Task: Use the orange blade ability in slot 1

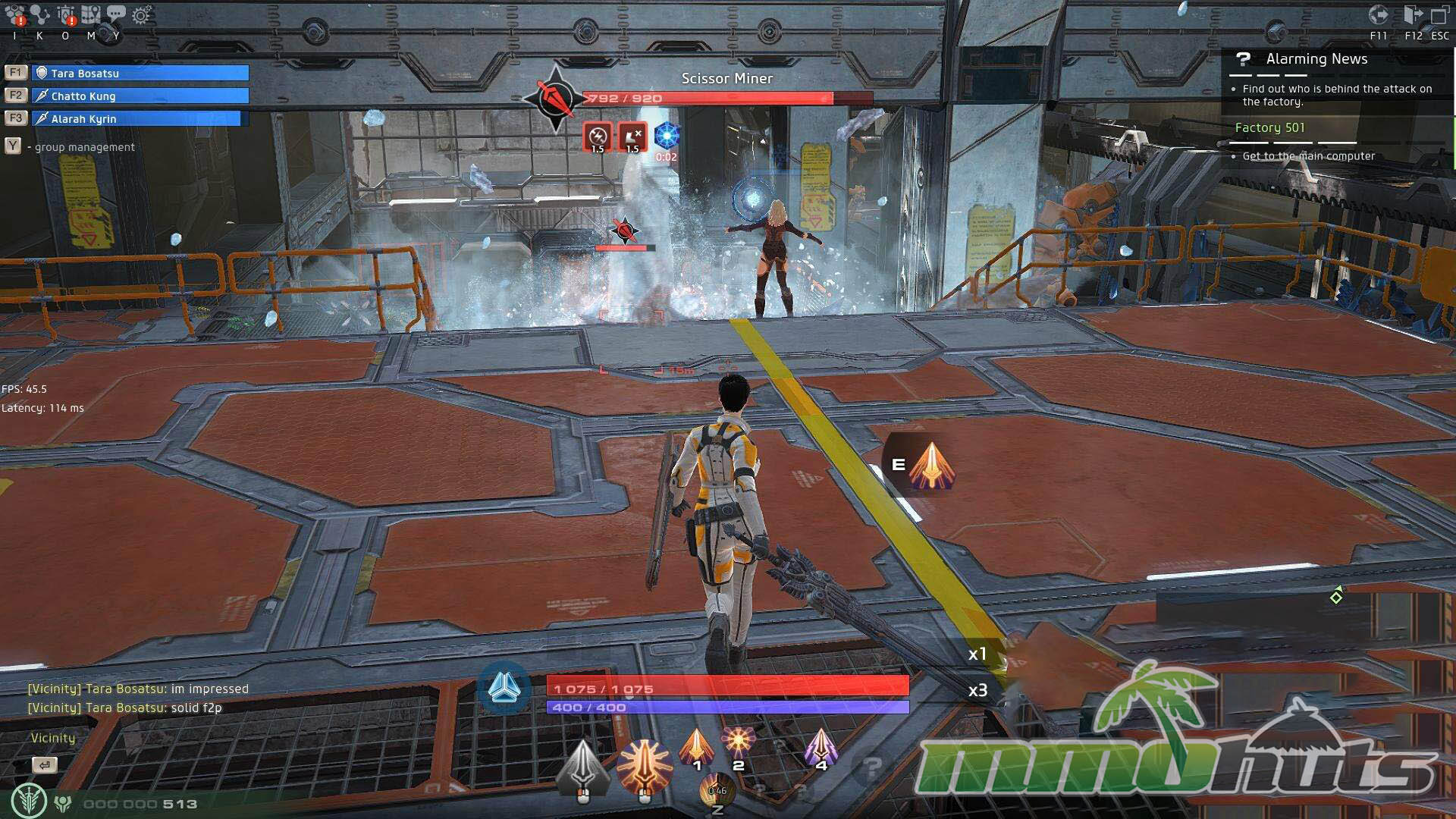Action: 696,747
